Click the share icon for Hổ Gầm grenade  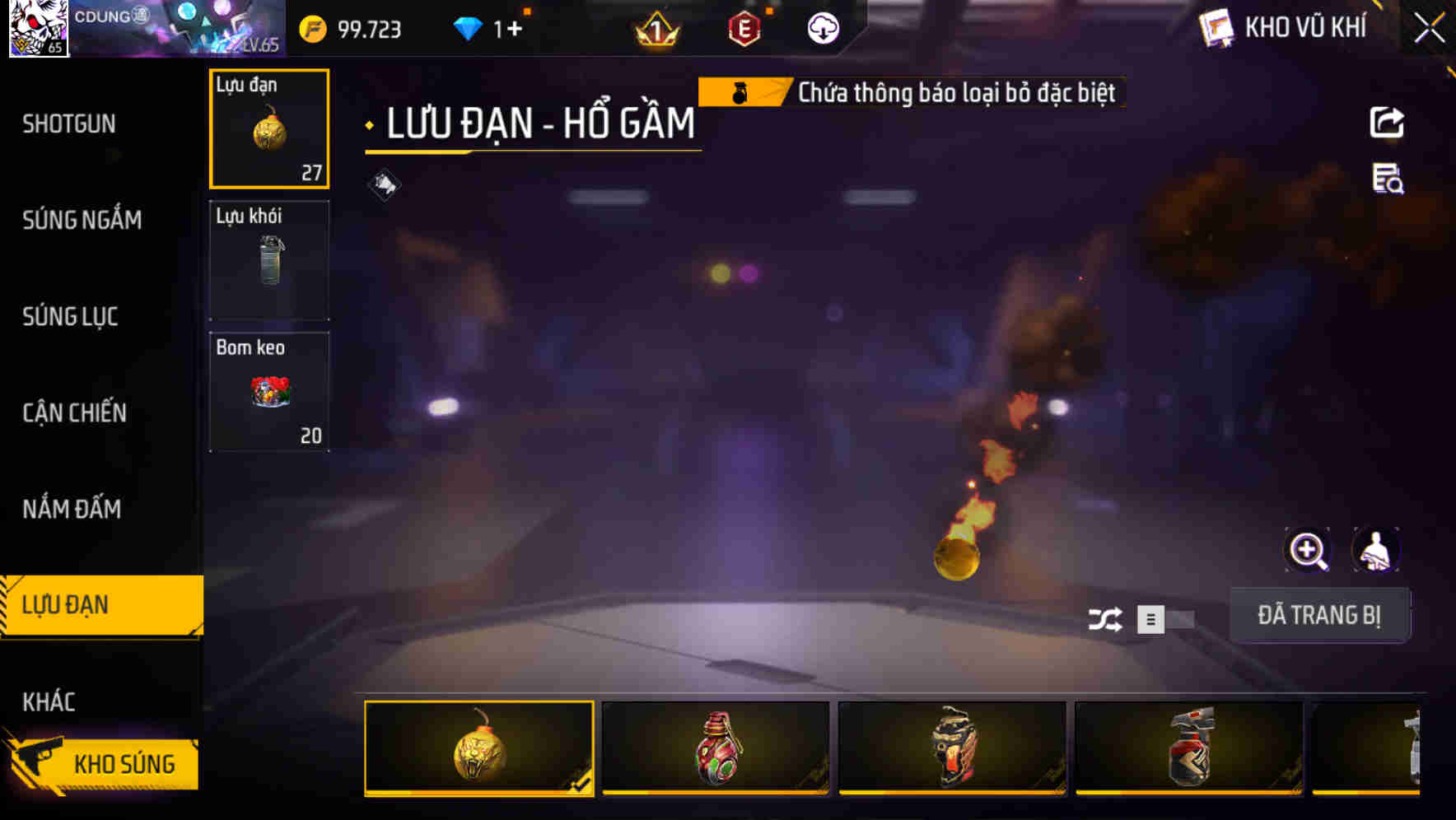click(x=1388, y=122)
